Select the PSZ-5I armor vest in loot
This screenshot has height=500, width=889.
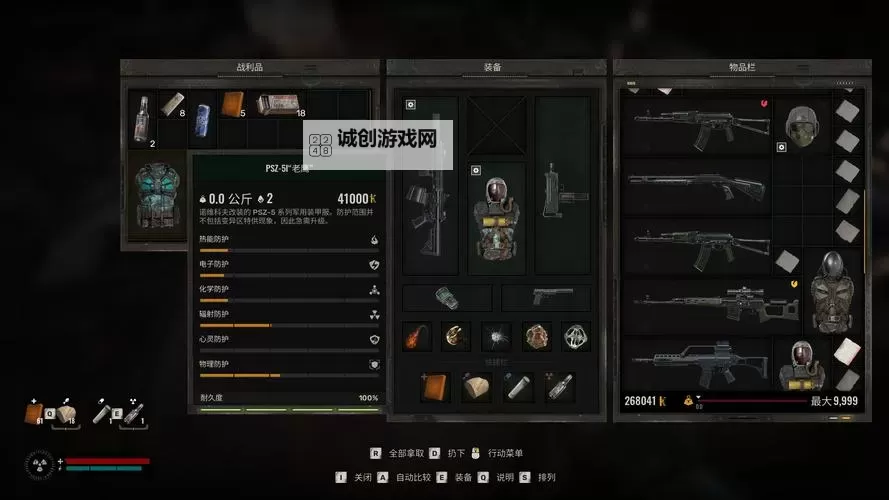155,195
